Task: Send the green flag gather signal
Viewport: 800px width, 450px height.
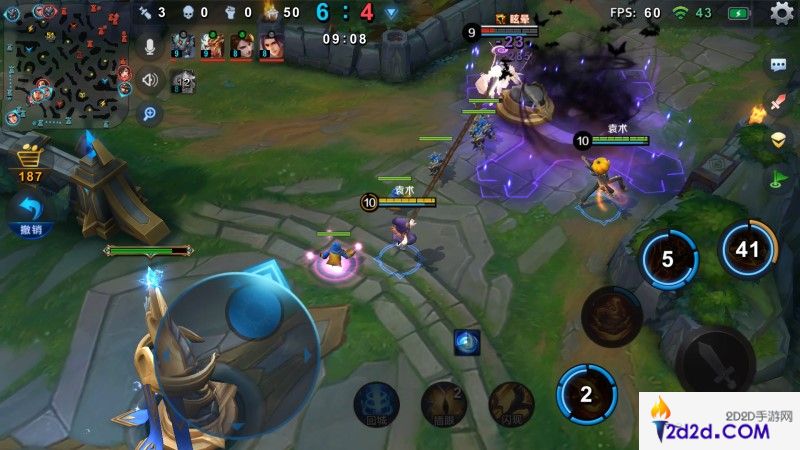Action: [779, 179]
